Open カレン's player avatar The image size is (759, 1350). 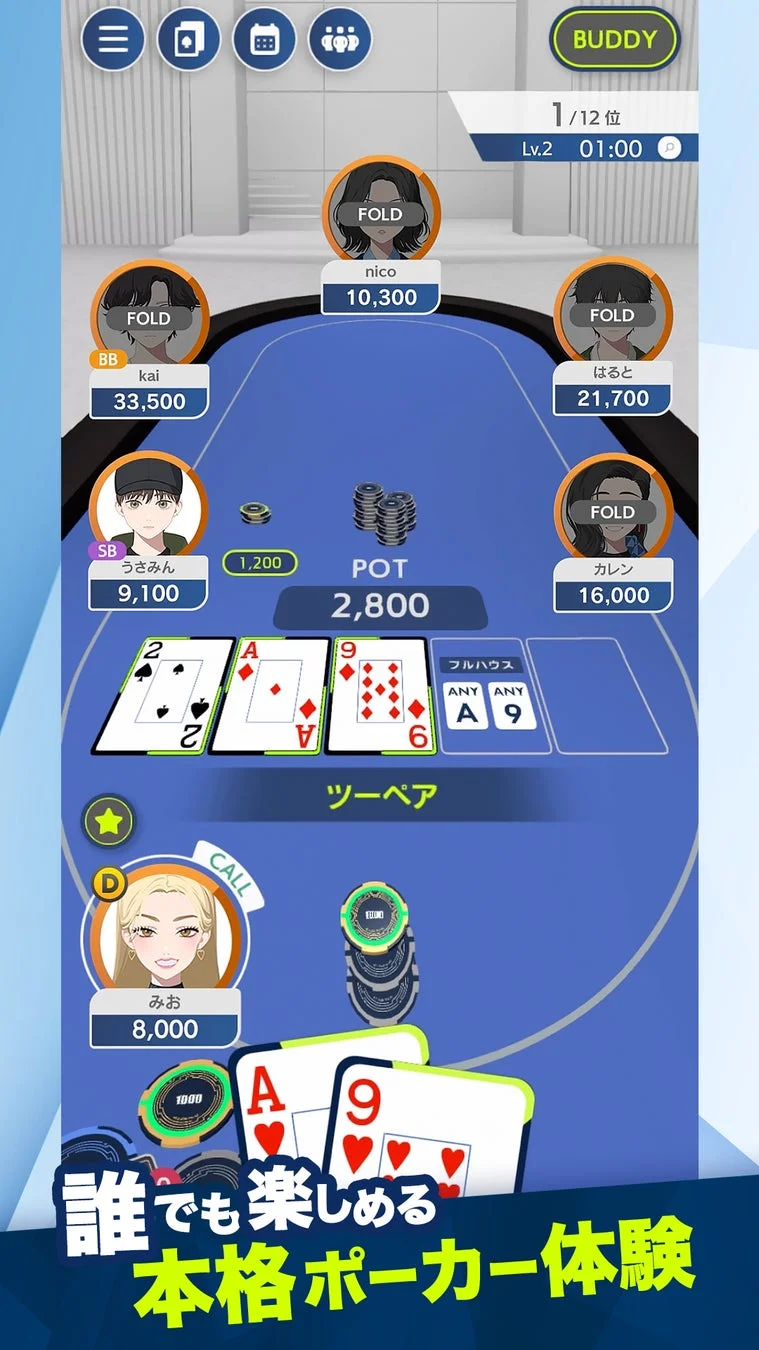(612, 508)
